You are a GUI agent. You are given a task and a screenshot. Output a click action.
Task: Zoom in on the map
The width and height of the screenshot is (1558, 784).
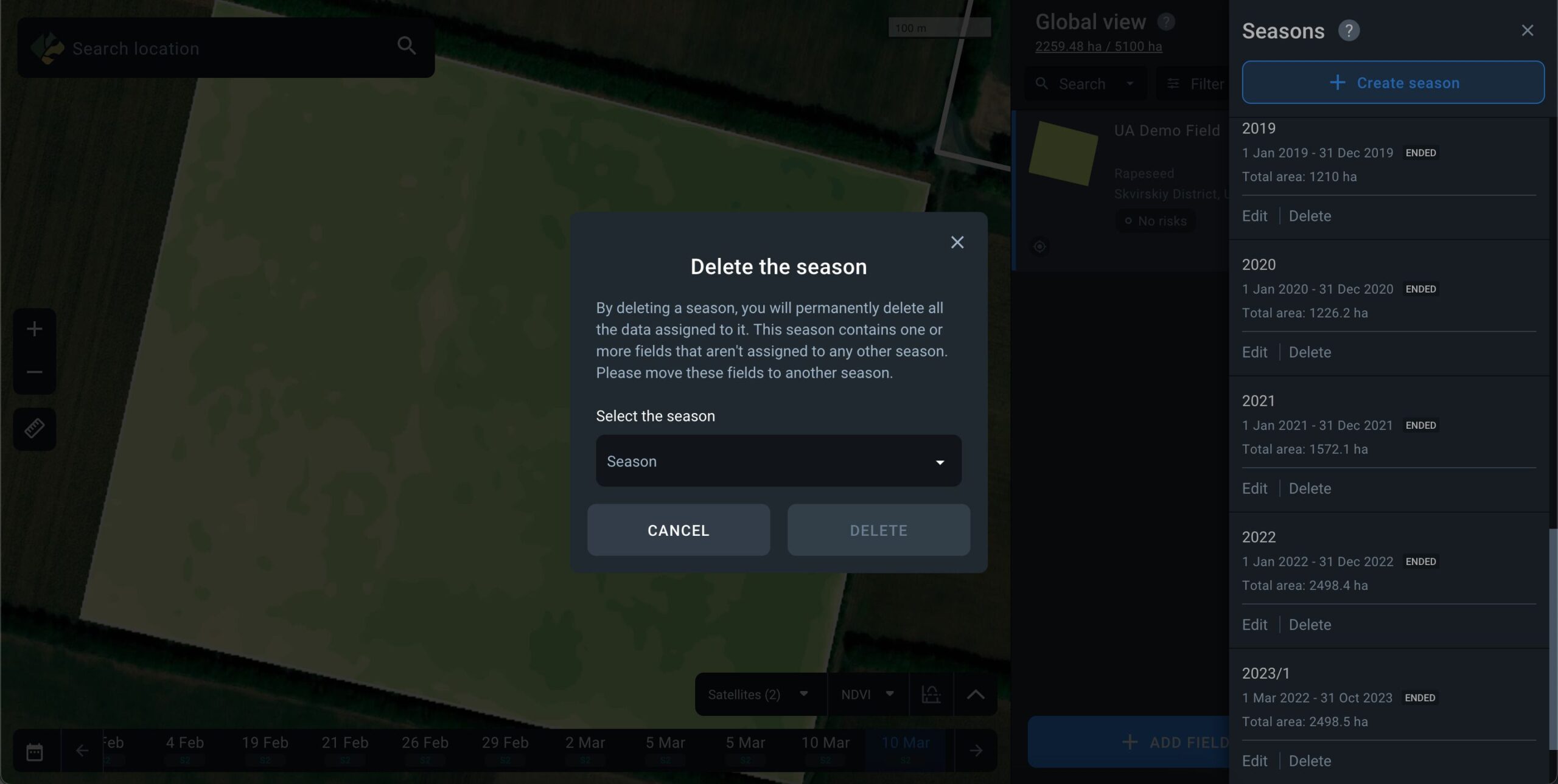tap(35, 329)
